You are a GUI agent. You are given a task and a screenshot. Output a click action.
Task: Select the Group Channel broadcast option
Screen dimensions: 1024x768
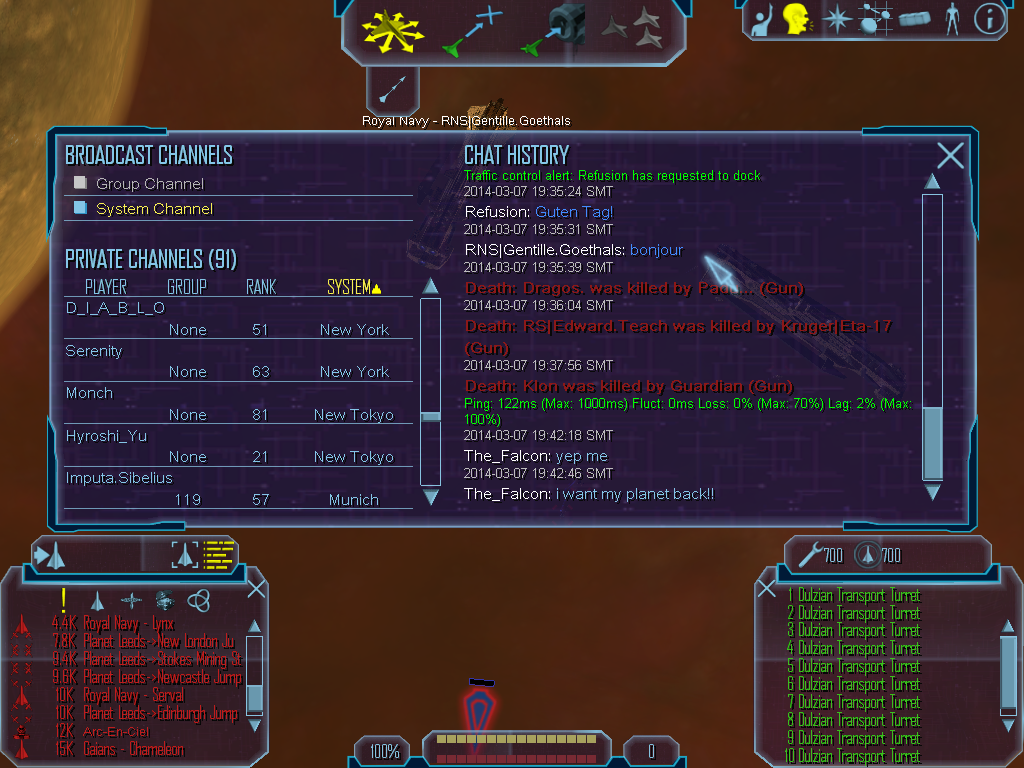pyautogui.click(x=149, y=184)
